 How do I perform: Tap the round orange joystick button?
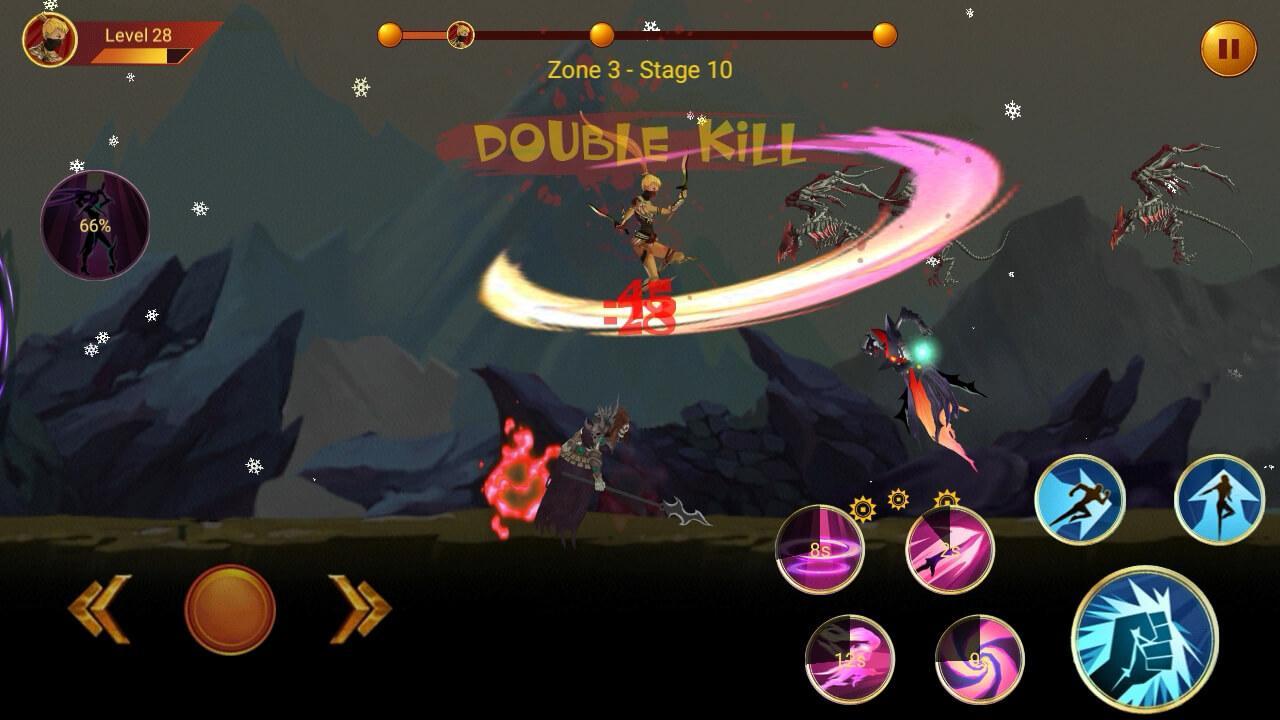(230, 610)
